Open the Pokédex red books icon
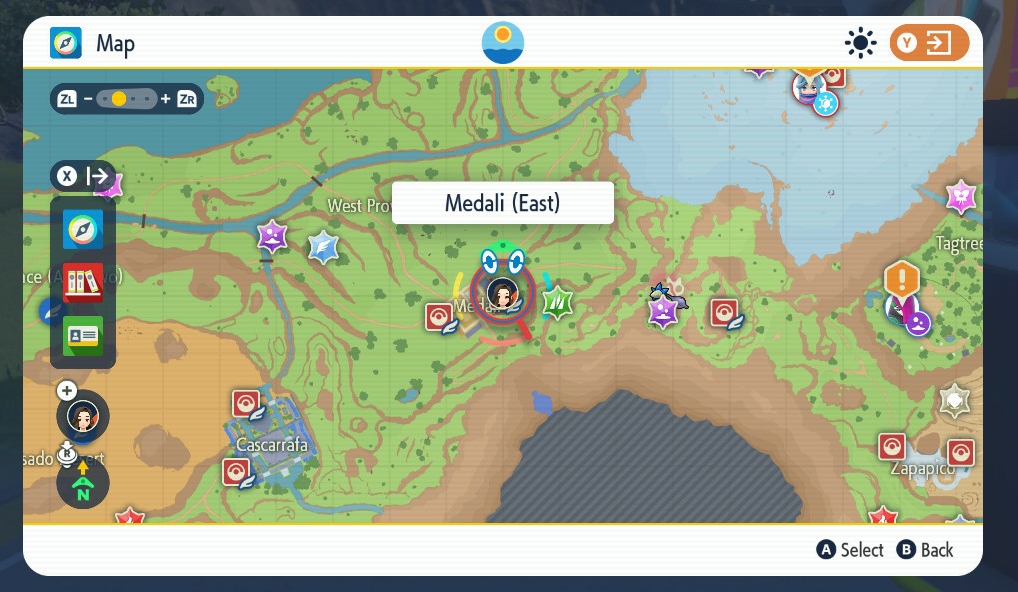The image size is (1018, 592). [82, 283]
